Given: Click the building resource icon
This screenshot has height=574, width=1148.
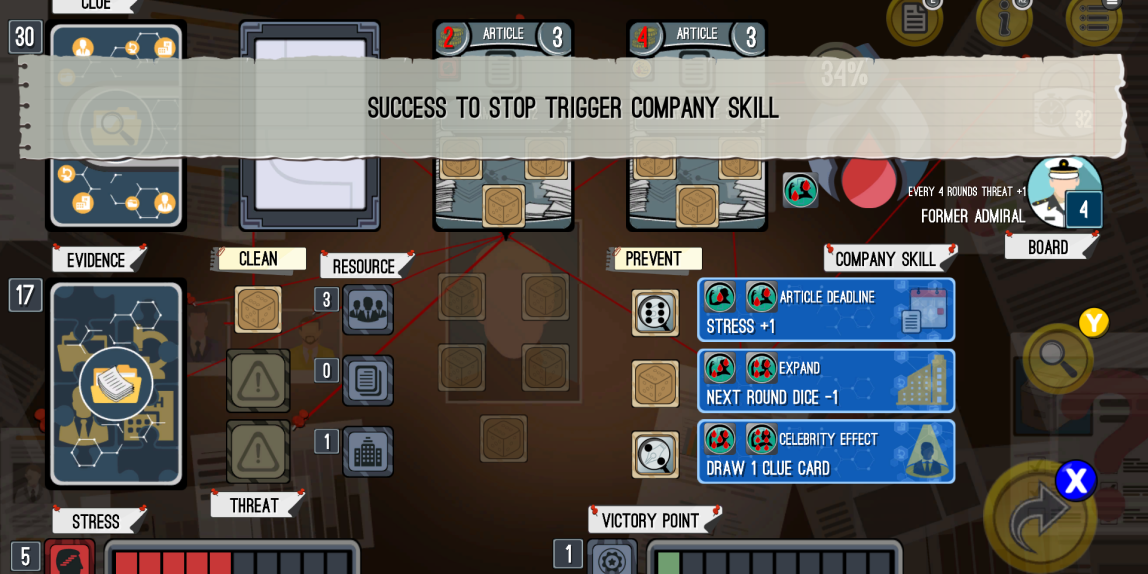Looking at the screenshot, I should (x=368, y=452).
